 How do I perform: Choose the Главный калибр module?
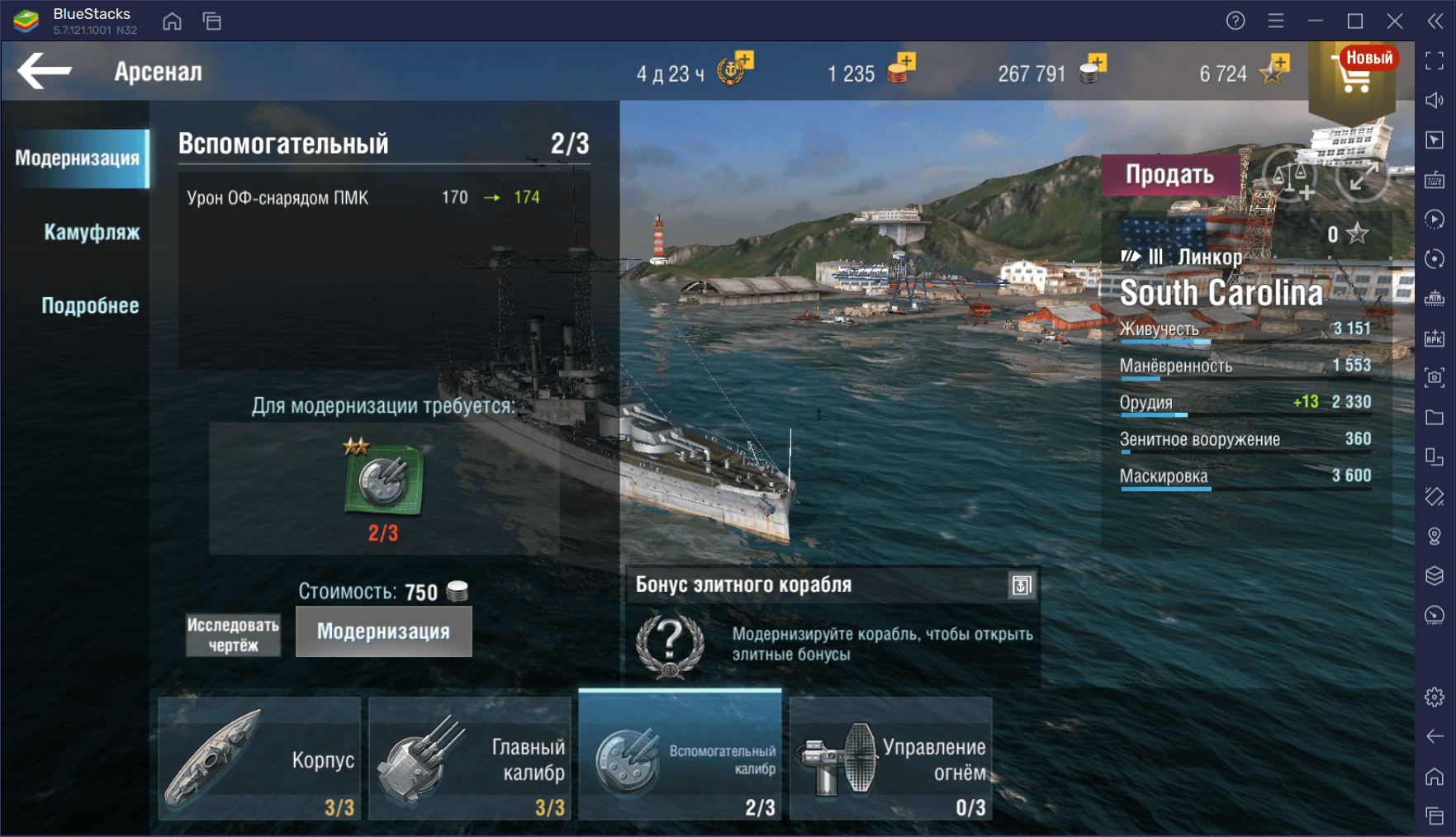tap(469, 759)
